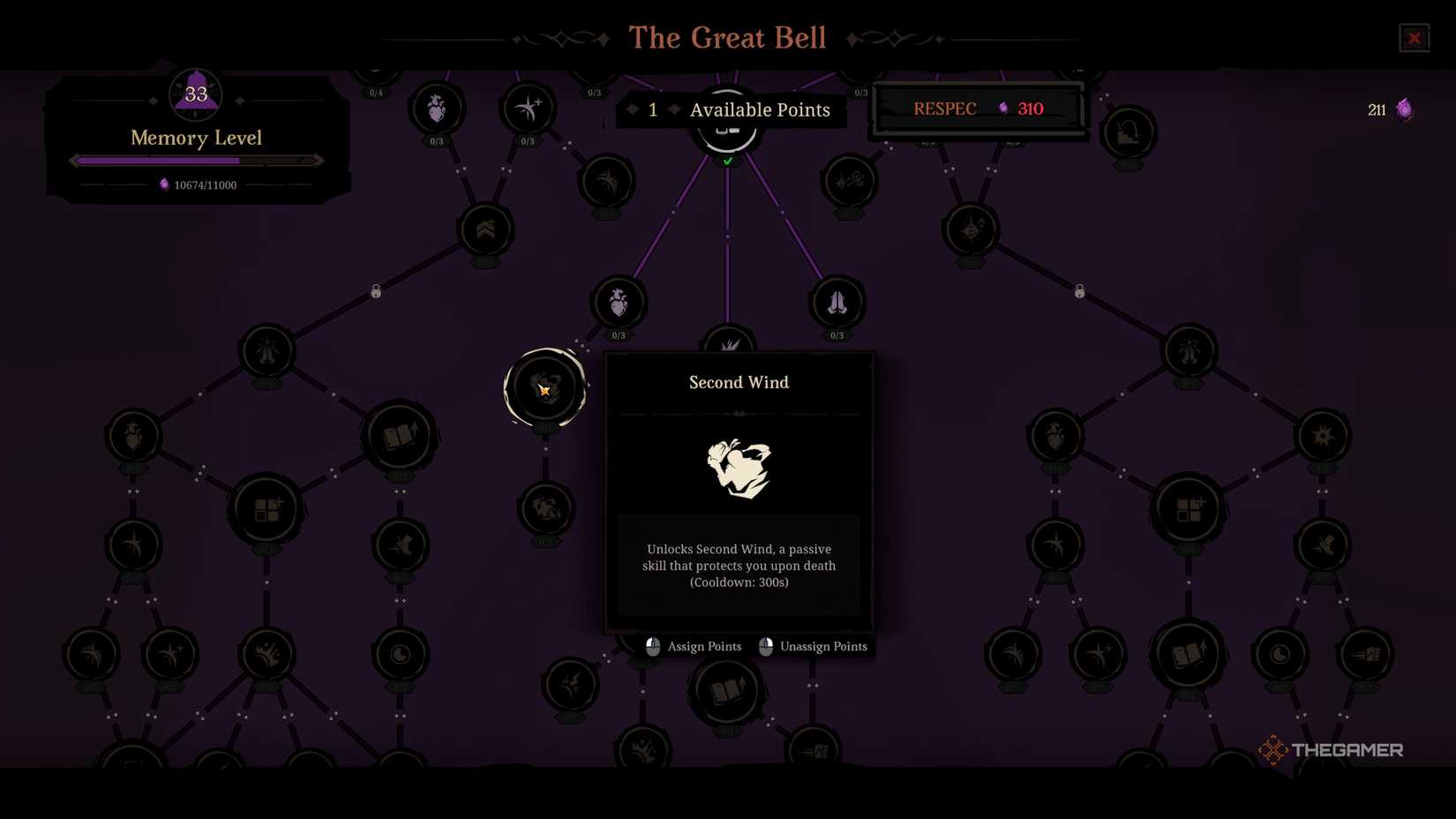This screenshot has height=819, width=1456.
Task: Click TheGamer watermark logo
Action: point(1331,749)
